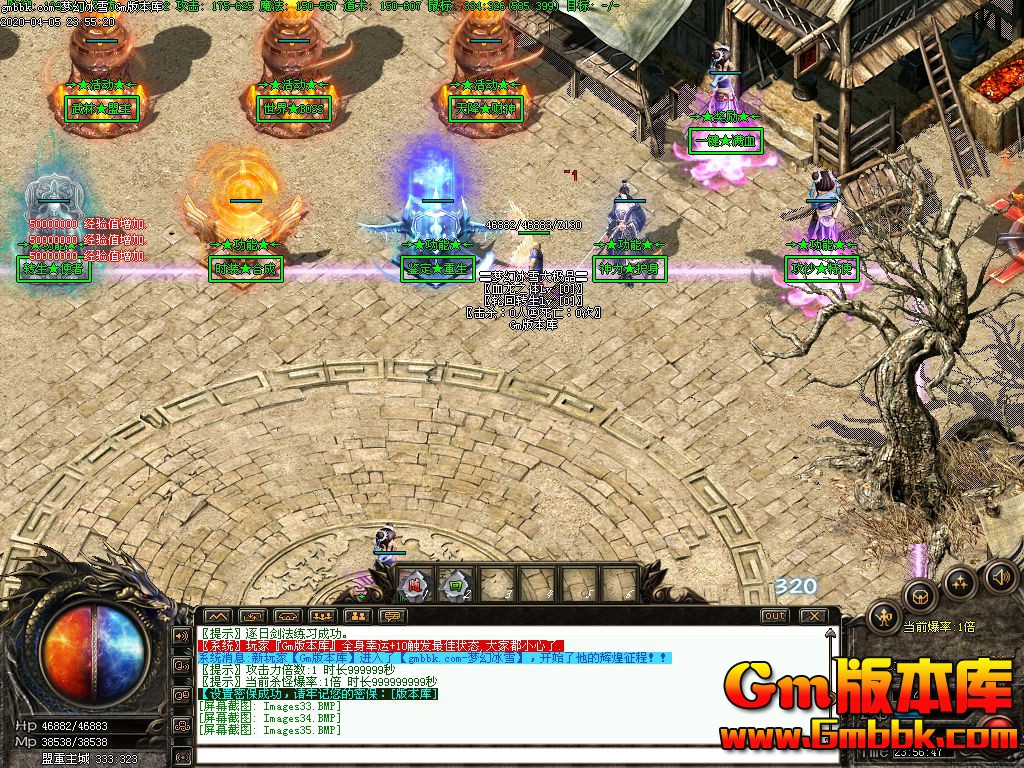This screenshot has height=768, width=1024.
Task: Toggle the sound speaker round button
Action: pyautogui.click(x=1000, y=575)
